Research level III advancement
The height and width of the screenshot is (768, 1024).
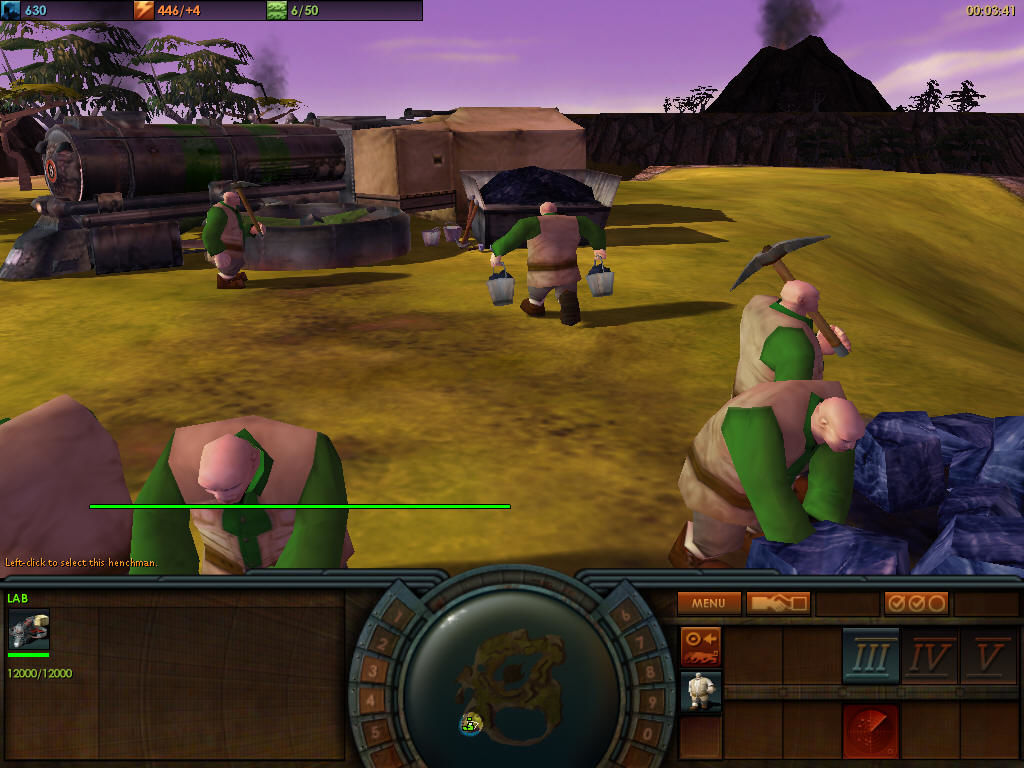click(x=871, y=656)
